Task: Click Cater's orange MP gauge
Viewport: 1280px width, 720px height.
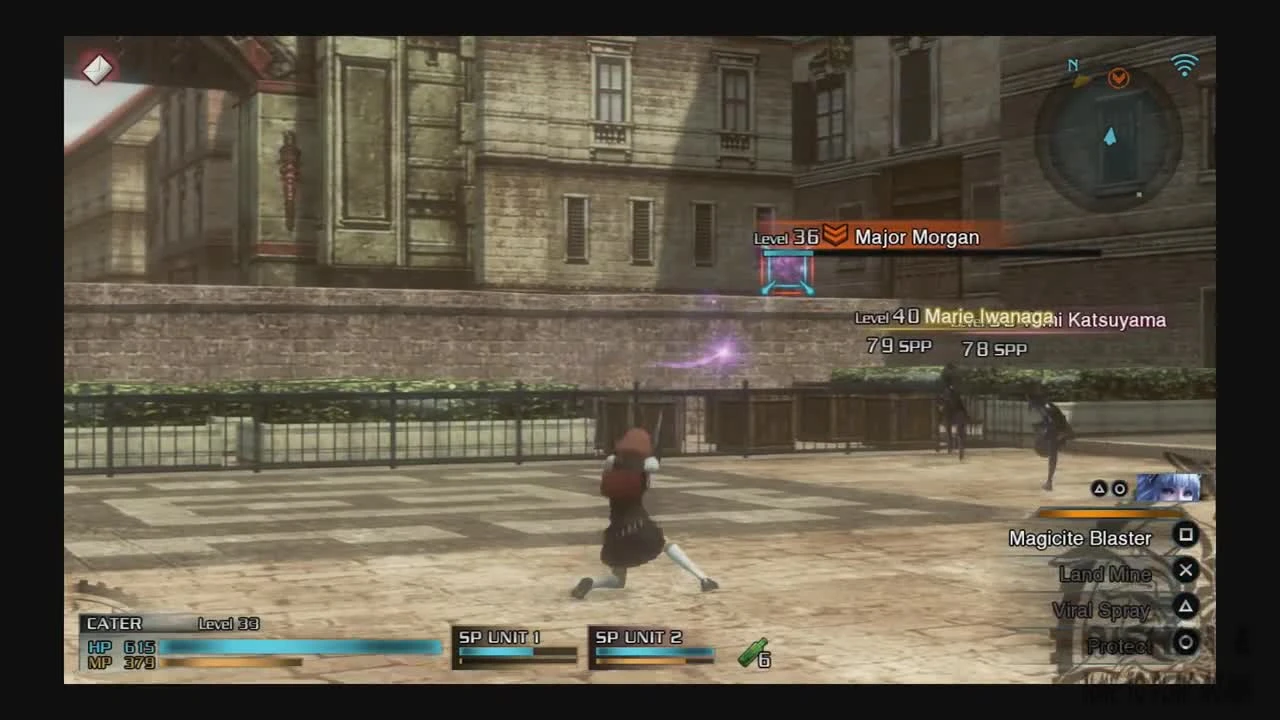Action: tap(235, 662)
